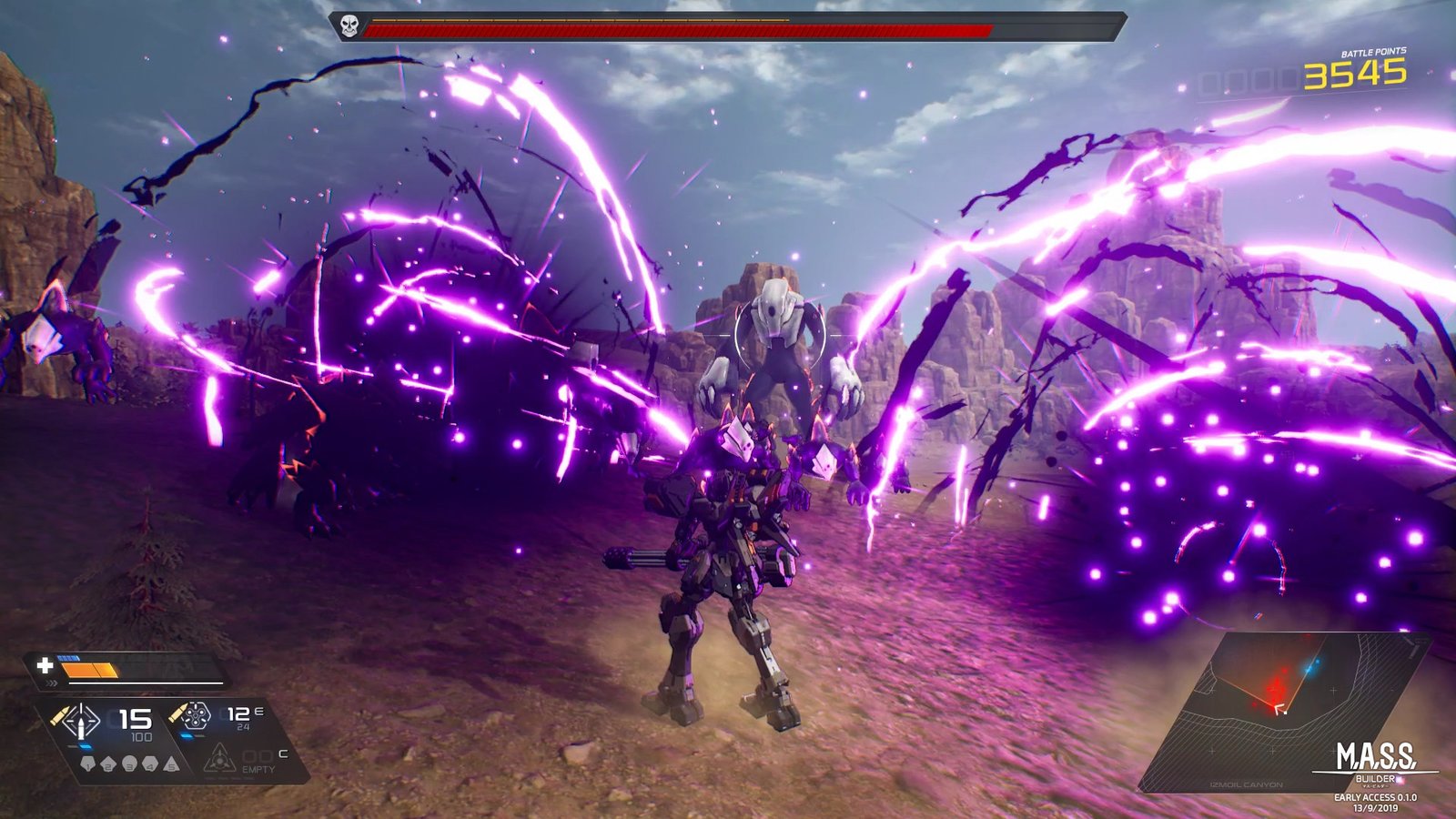Click the white repair cross icon
The height and width of the screenshot is (819, 1456).
point(45,665)
